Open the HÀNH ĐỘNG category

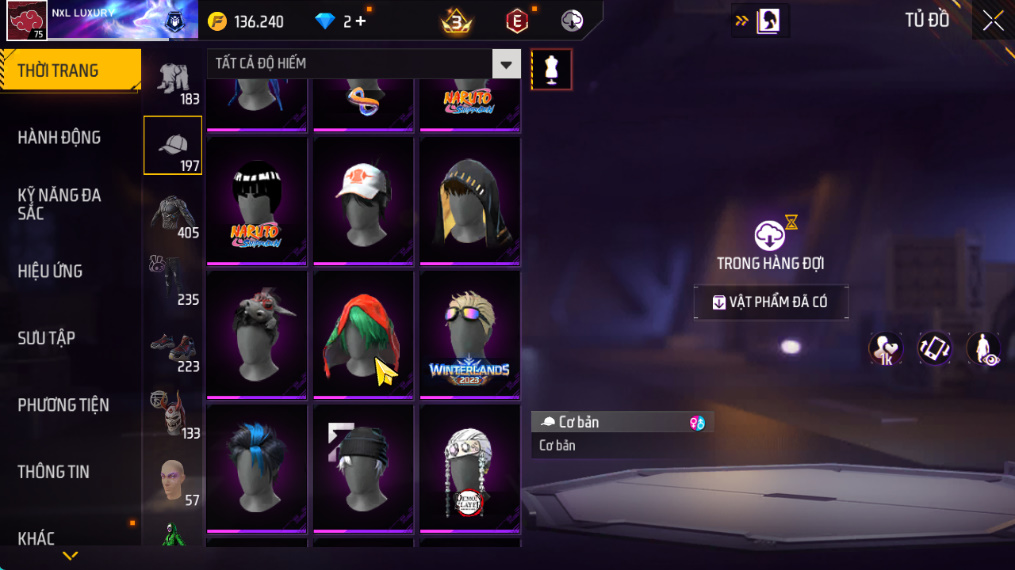(60, 138)
